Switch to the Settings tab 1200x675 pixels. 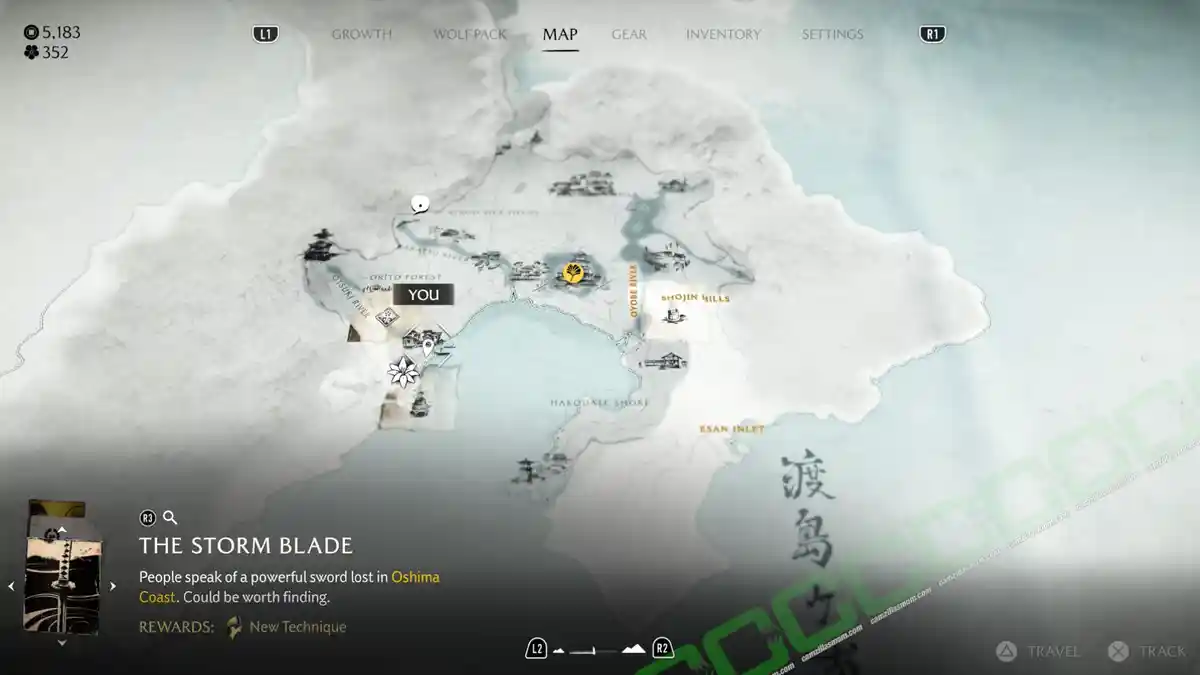click(832, 34)
